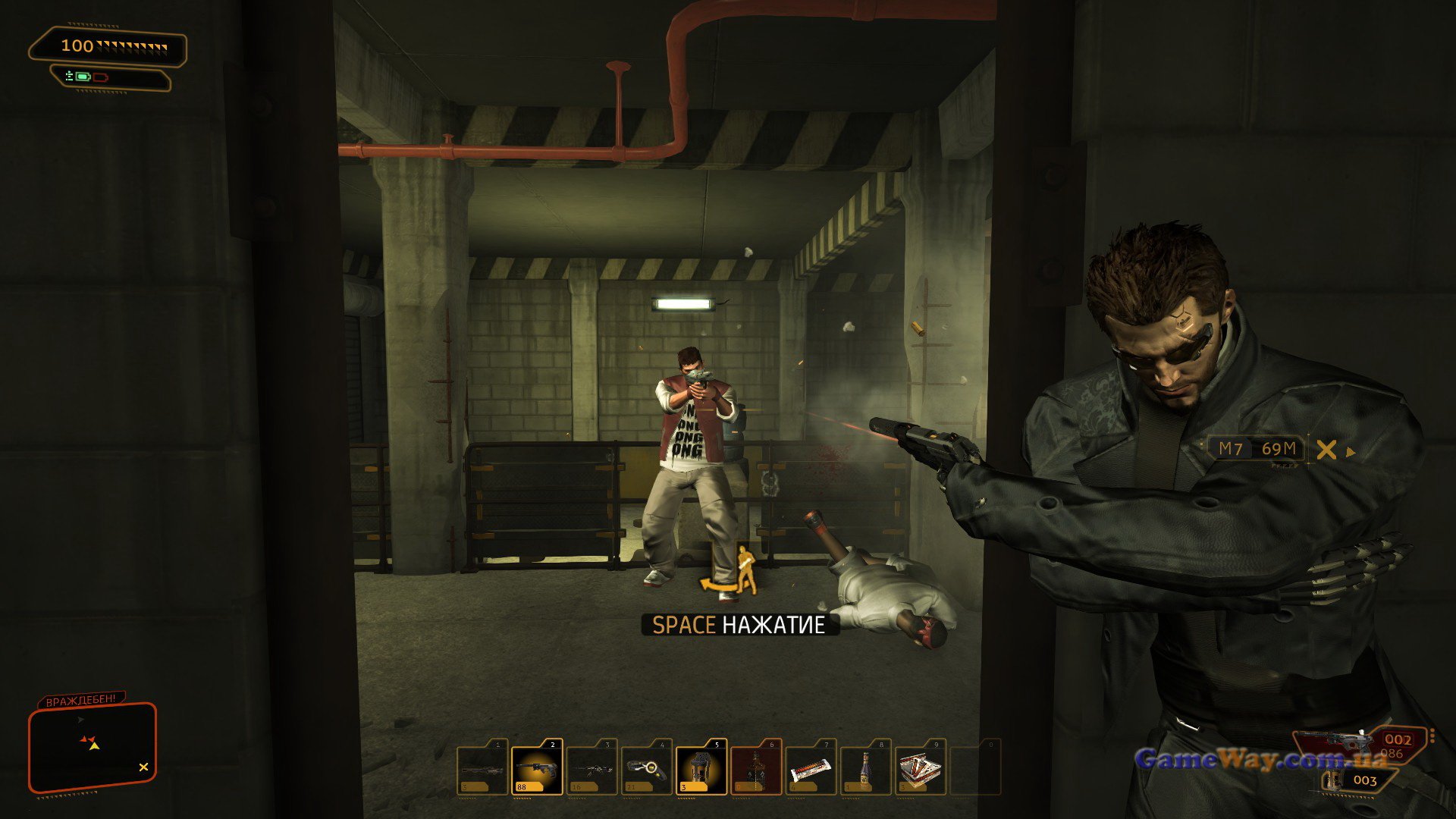The width and height of the screenshot is (1456, 819).
Task: Equip the machine gun in slot 3
Action: [592, 768]
